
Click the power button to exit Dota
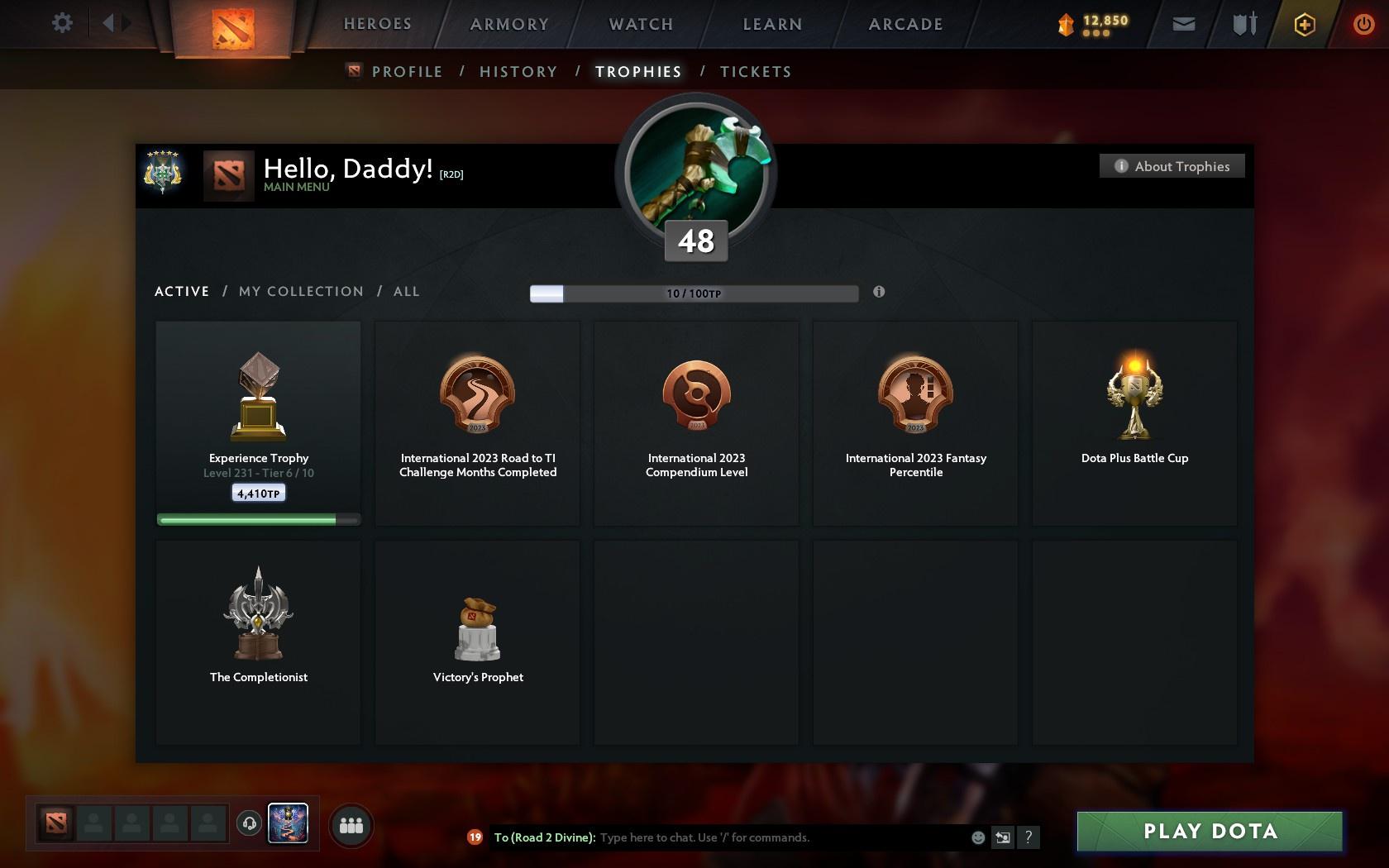(x=1364, y=23)
